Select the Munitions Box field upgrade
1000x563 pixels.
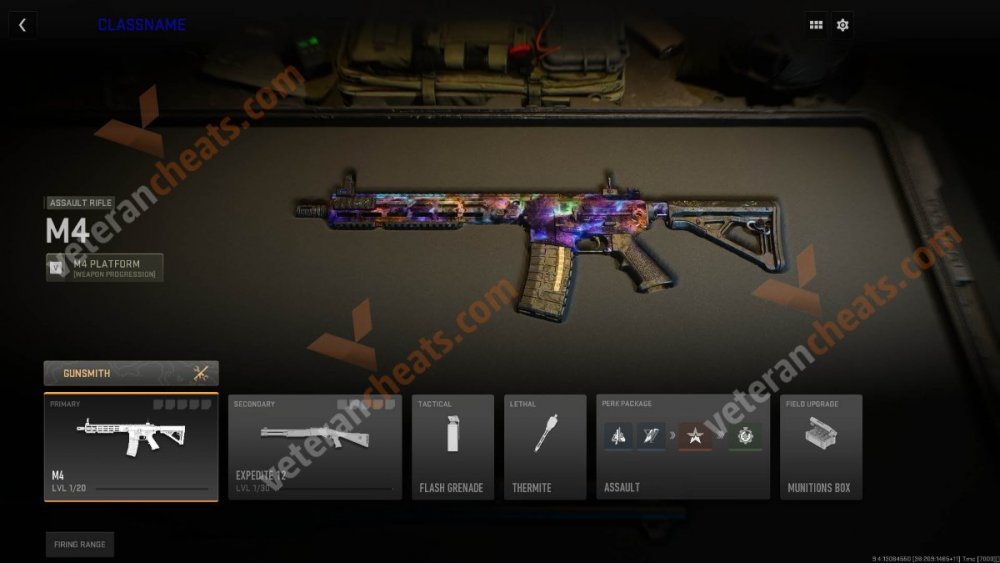click(x=820, y=446)
